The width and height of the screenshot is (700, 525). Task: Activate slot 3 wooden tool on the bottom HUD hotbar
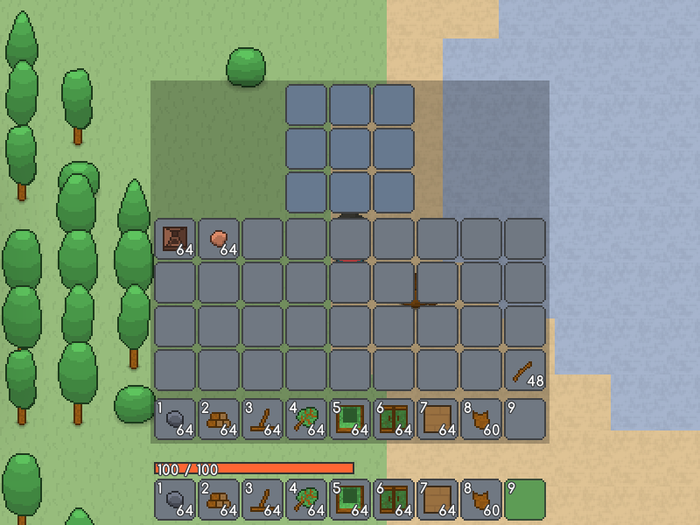tap(262, 499)
